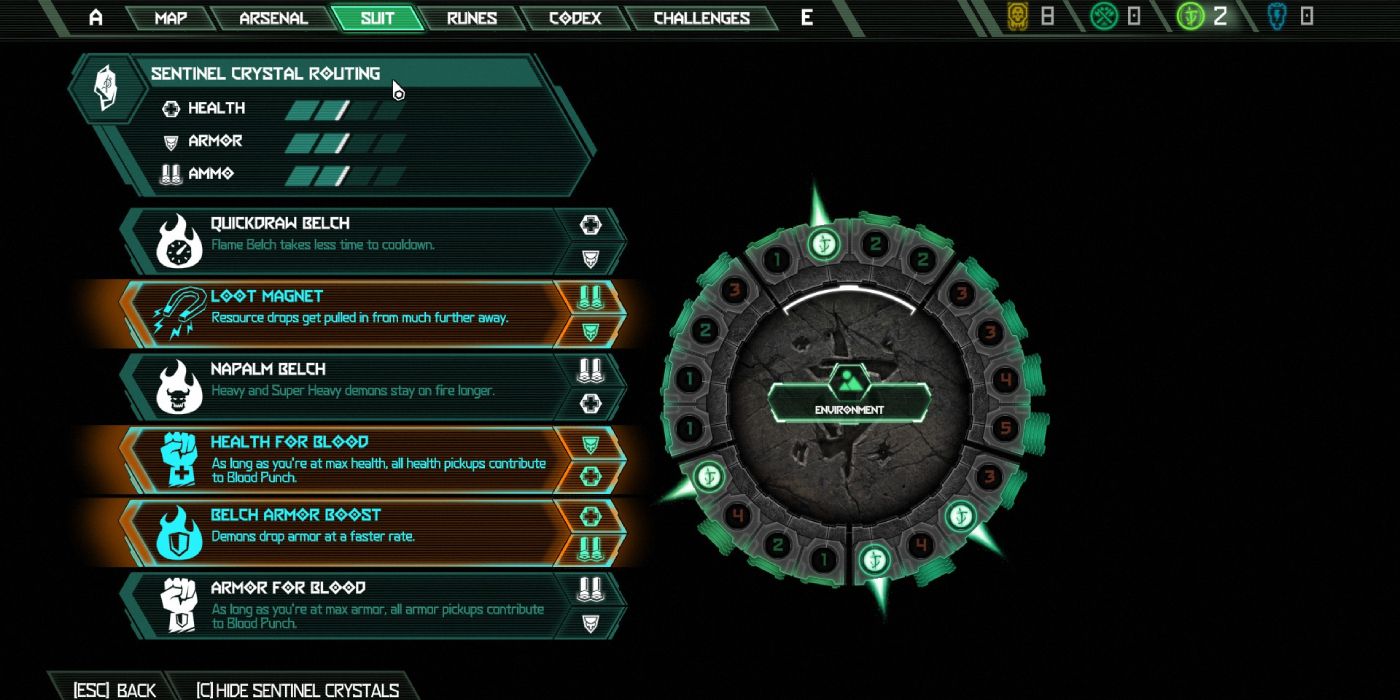Open the Arsenal tab
Screen dimensions: 1400x700
(x=273, y=18)
